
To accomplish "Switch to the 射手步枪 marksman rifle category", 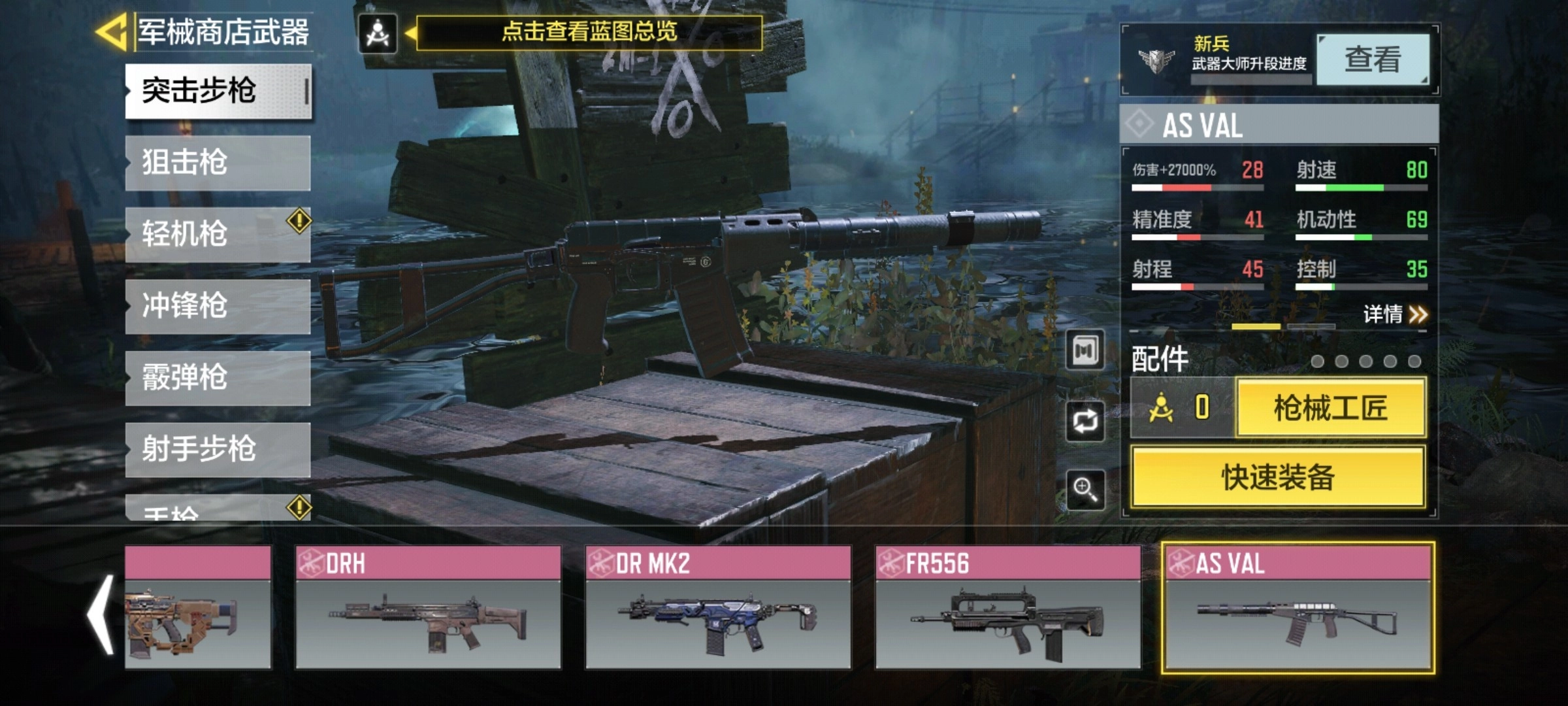I will click(x=218, y=449).
